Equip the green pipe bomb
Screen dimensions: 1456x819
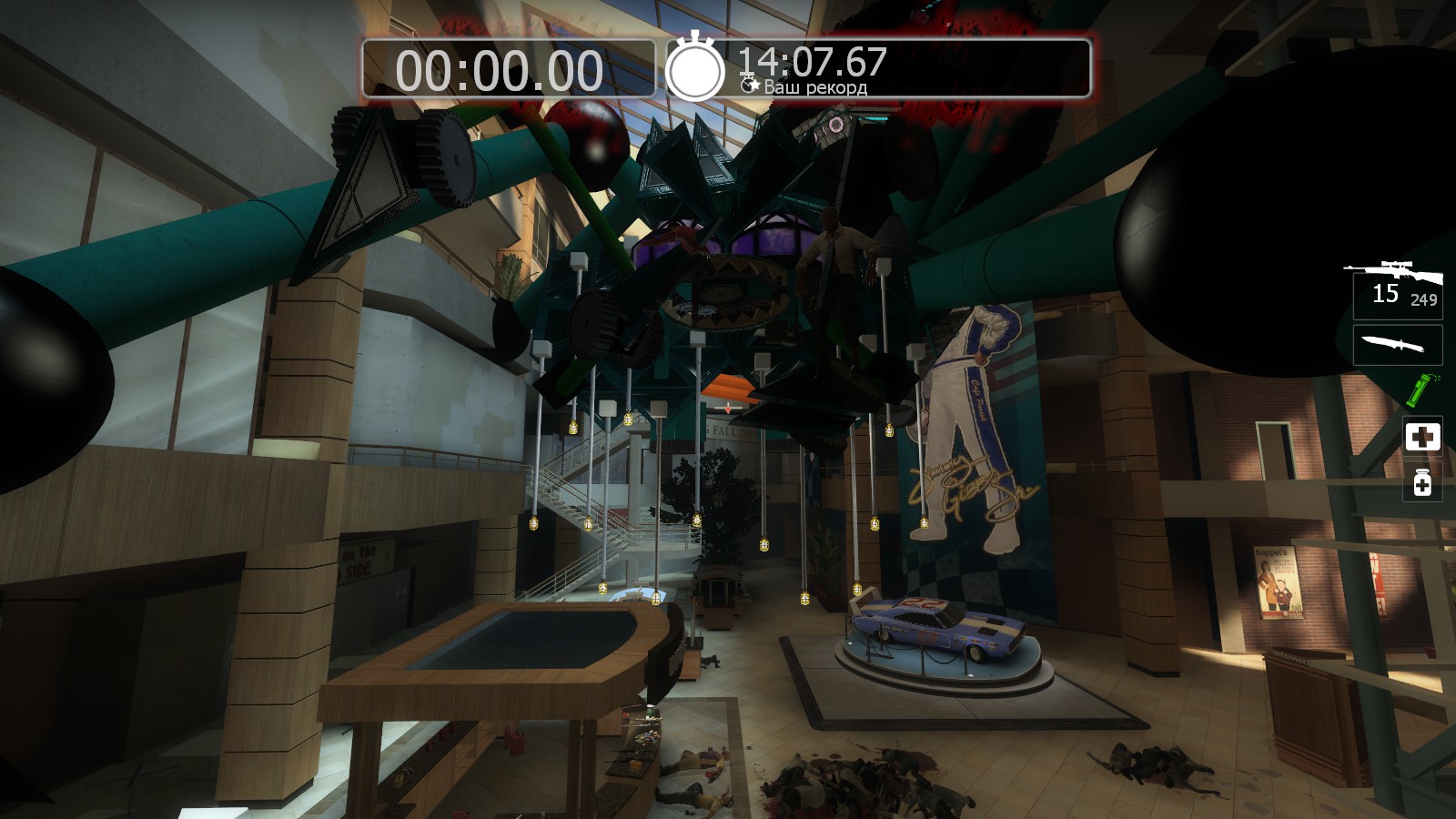[x=1417, y=389]
